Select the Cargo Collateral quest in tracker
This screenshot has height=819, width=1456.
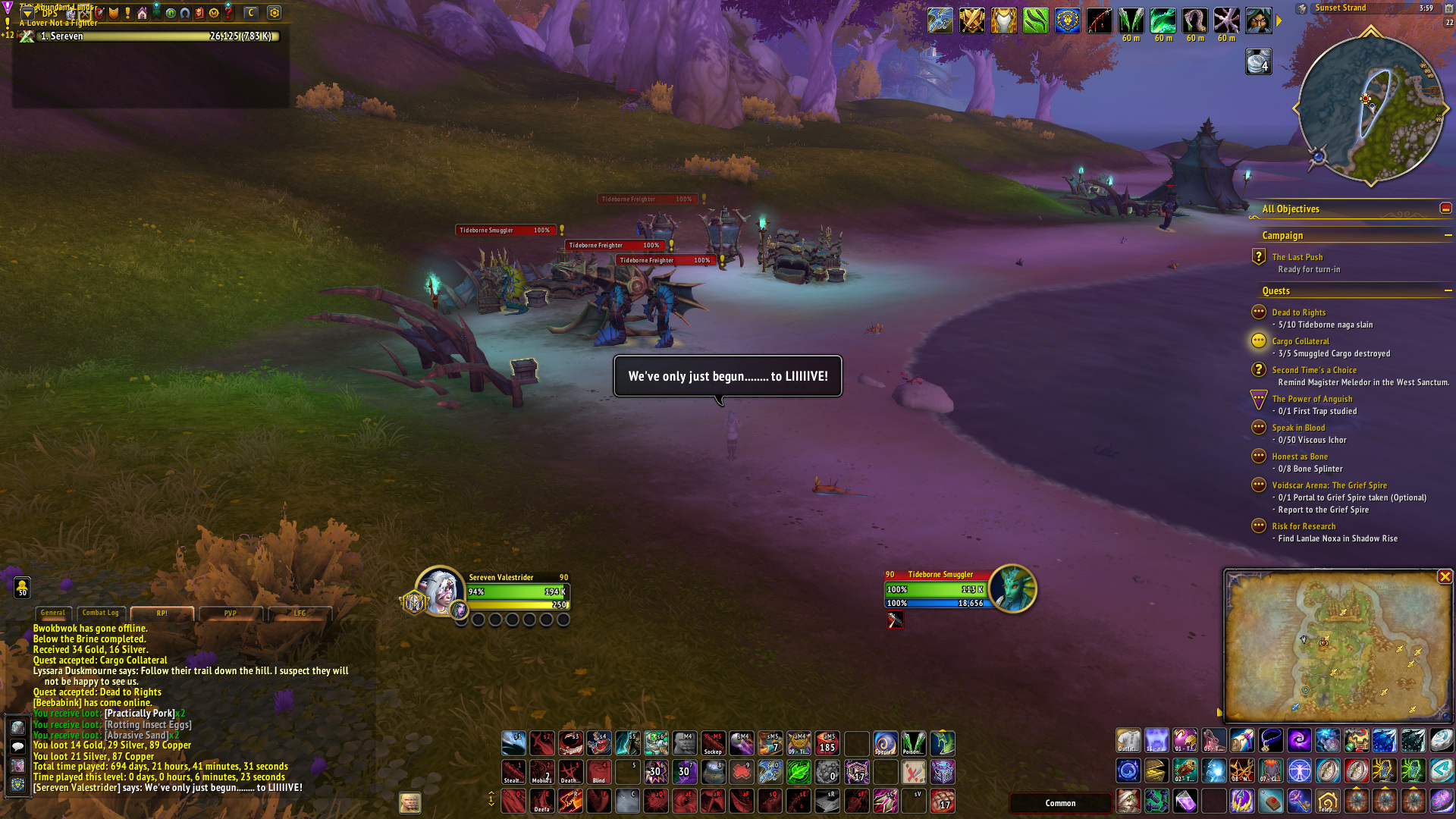point(1300,341)
